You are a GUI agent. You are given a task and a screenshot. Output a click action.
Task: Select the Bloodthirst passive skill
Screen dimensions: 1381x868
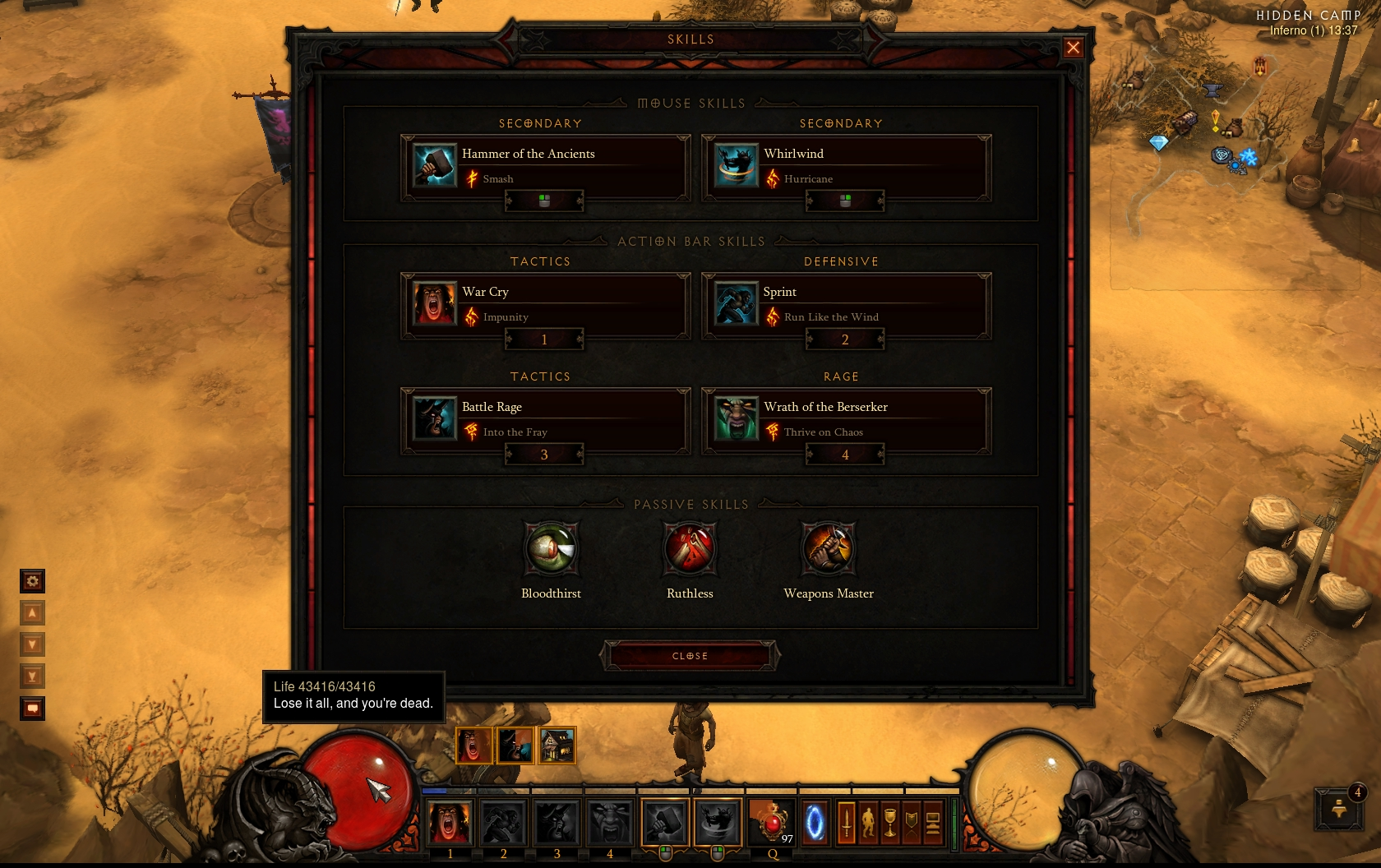pos(552,549)
